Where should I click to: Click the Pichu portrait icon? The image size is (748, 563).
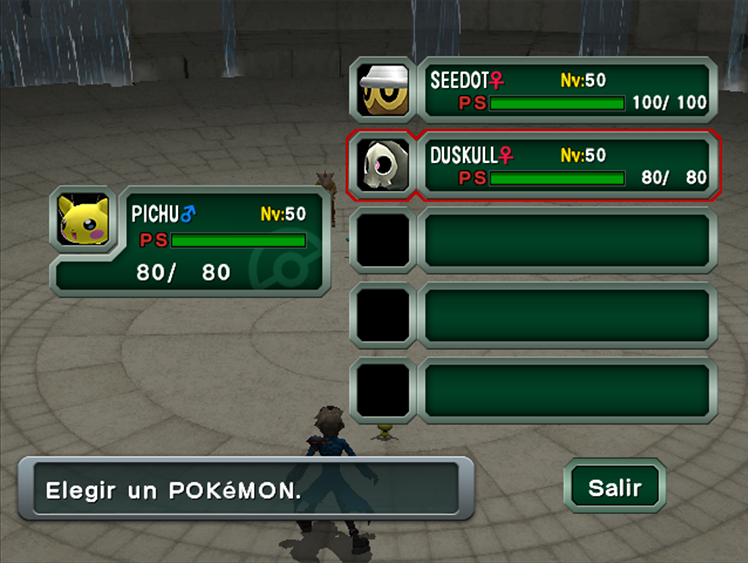tap(84, 221)
